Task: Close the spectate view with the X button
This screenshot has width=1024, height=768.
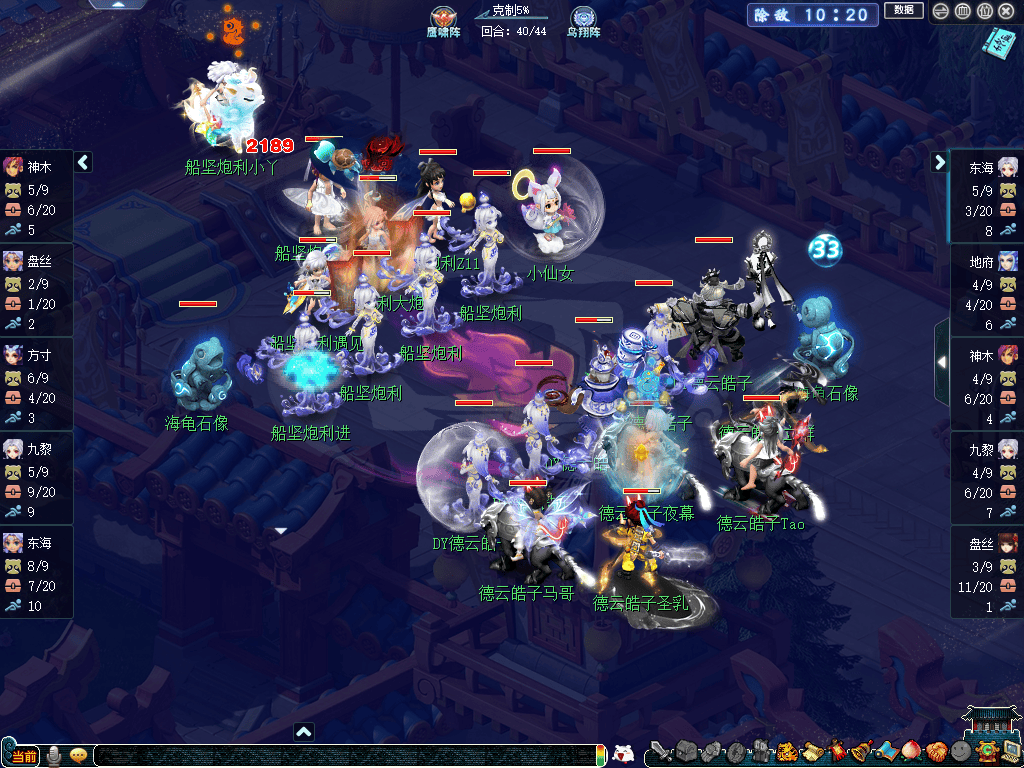Action: (x=1007, y=12)
